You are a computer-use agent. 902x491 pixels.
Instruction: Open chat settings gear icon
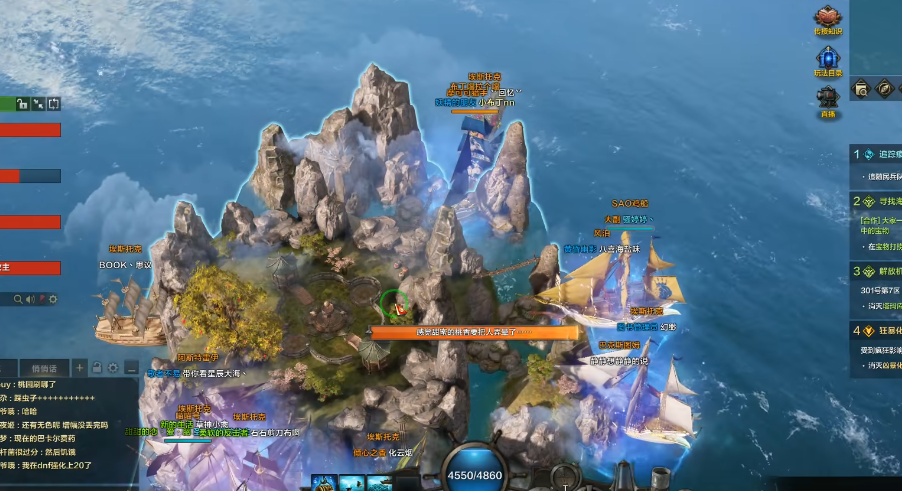113,368
